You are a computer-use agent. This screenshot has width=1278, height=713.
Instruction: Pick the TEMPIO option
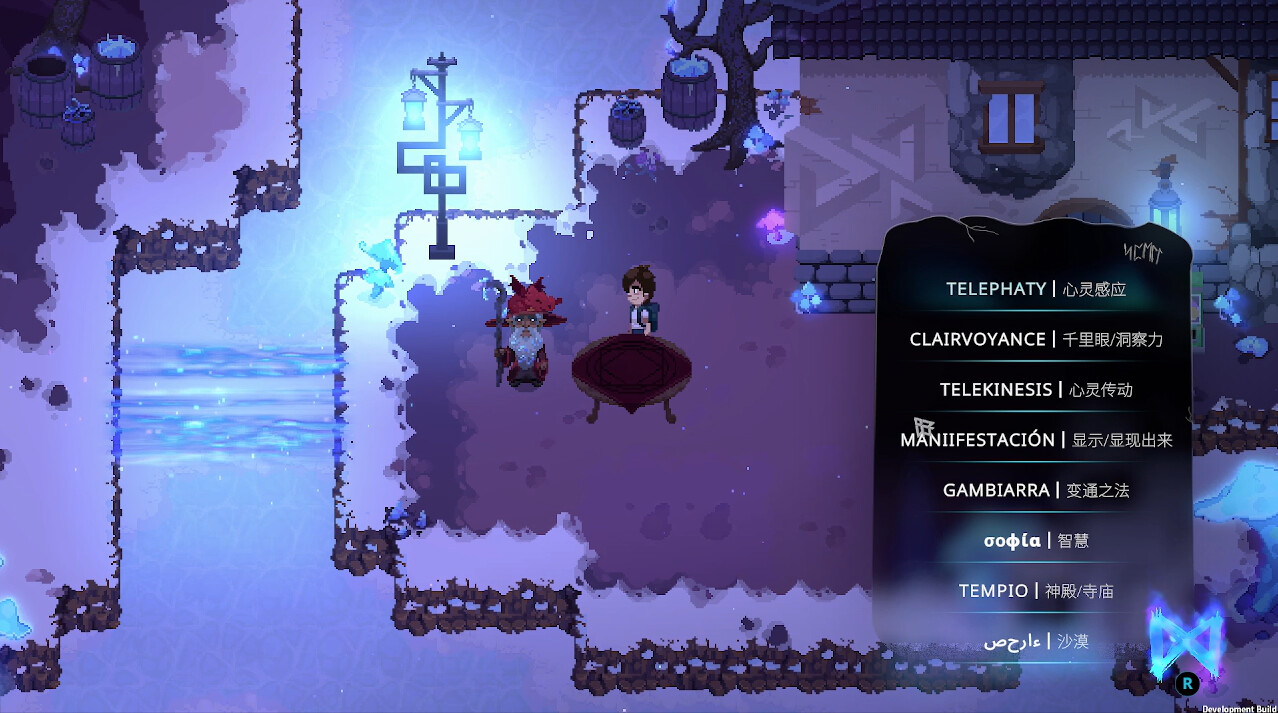[1035, 591]
